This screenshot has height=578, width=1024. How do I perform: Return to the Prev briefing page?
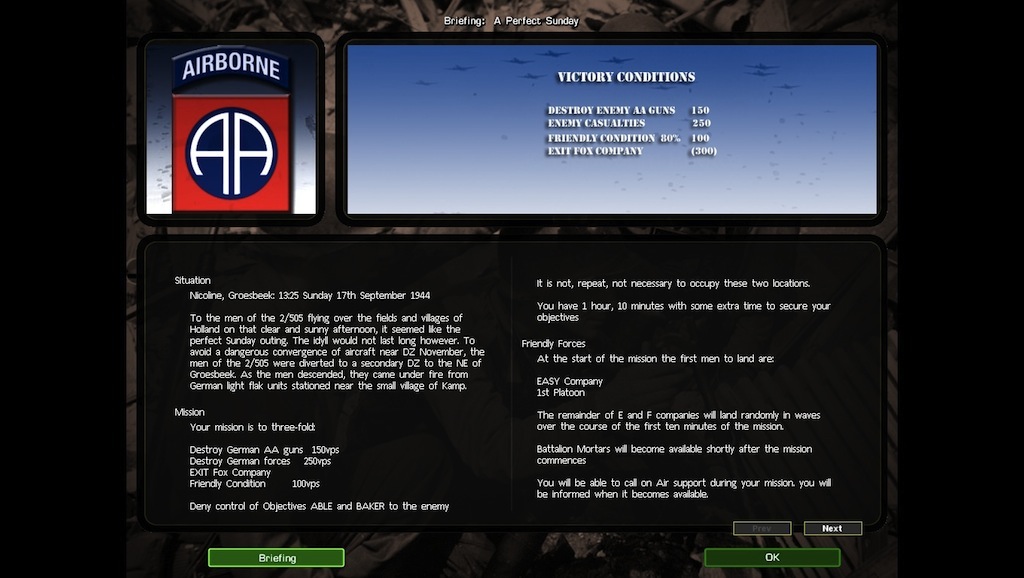tap(762, 528)
